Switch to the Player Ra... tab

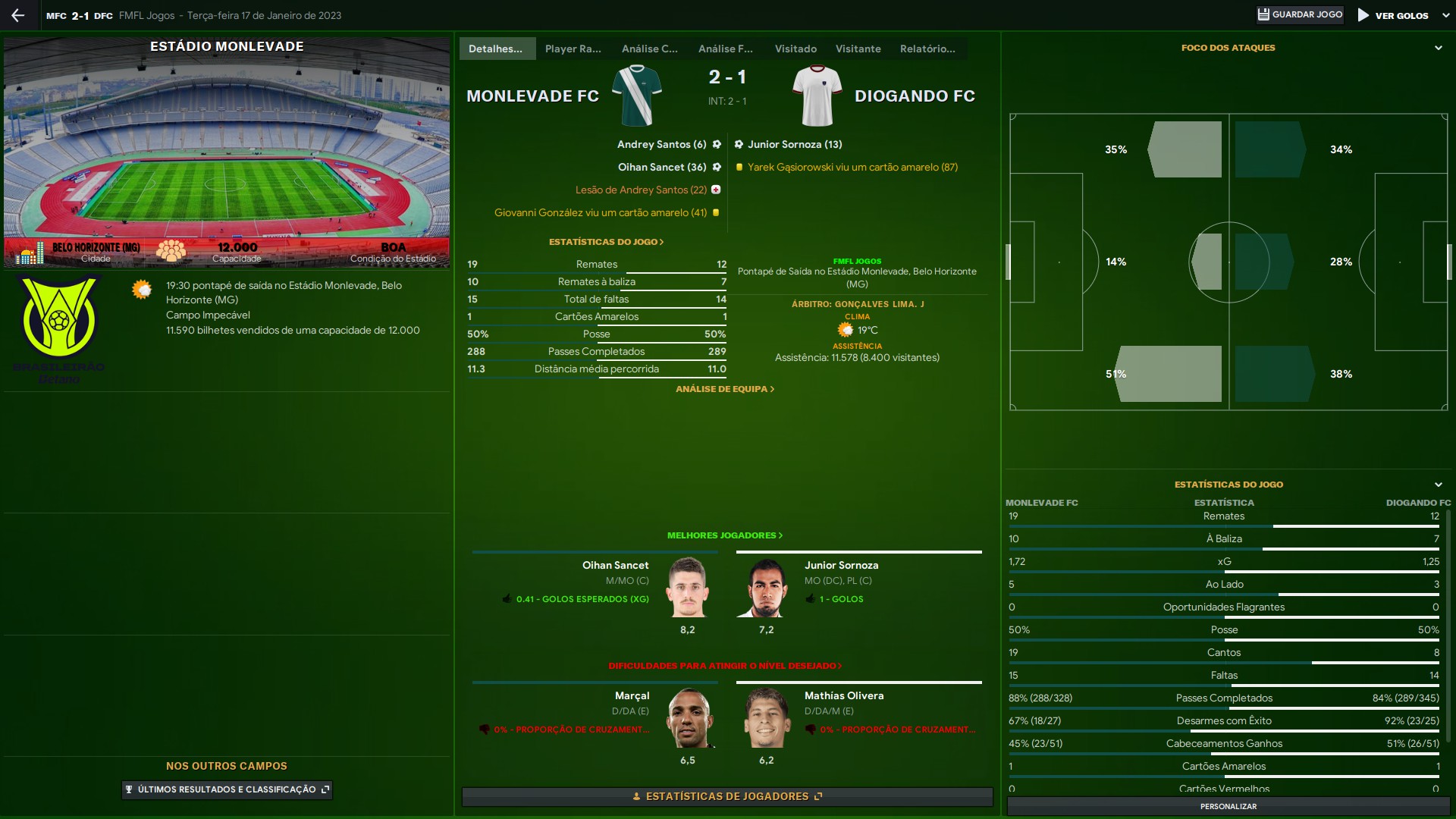click(573, 49)
